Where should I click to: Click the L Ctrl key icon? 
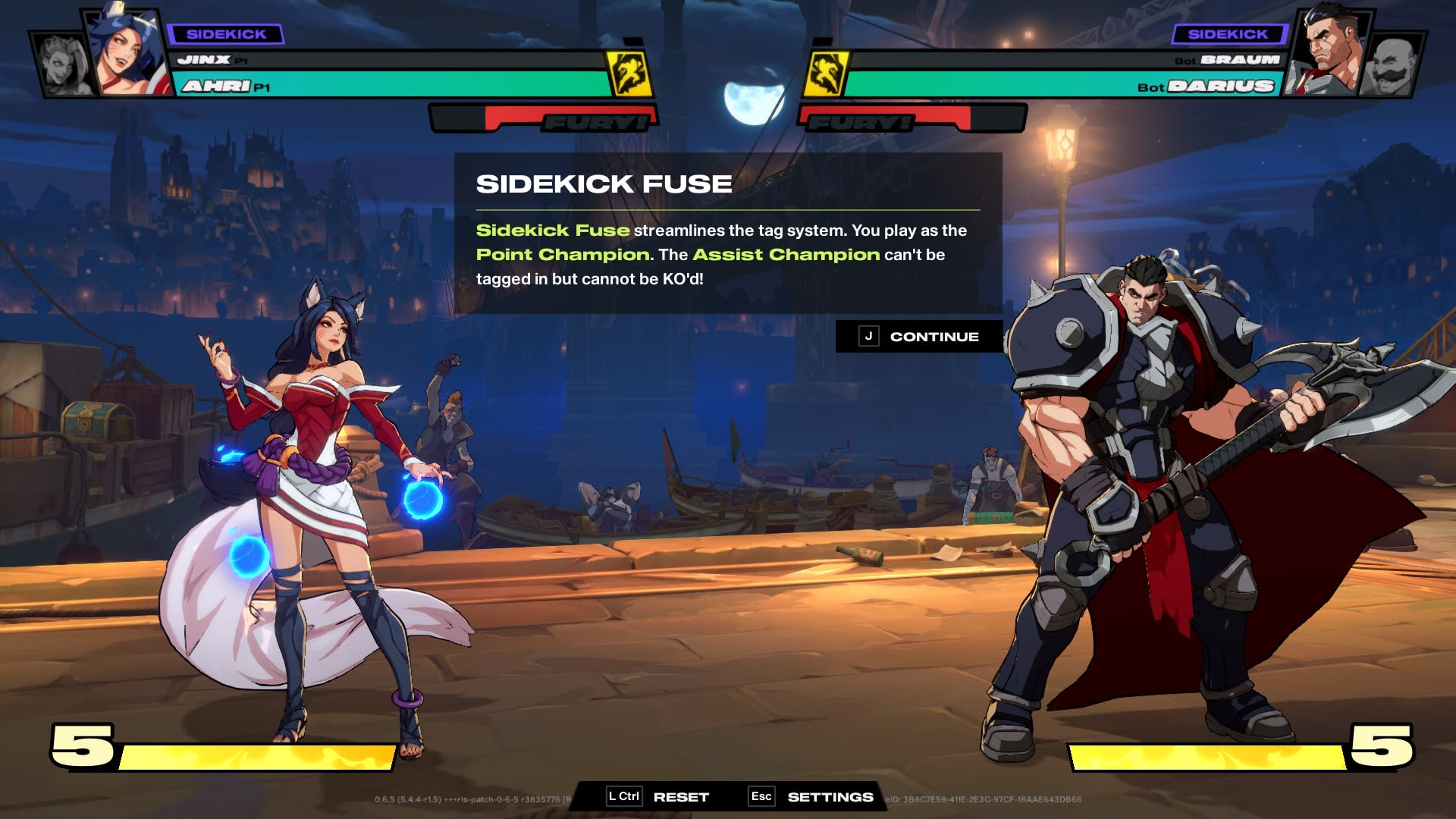623,797
